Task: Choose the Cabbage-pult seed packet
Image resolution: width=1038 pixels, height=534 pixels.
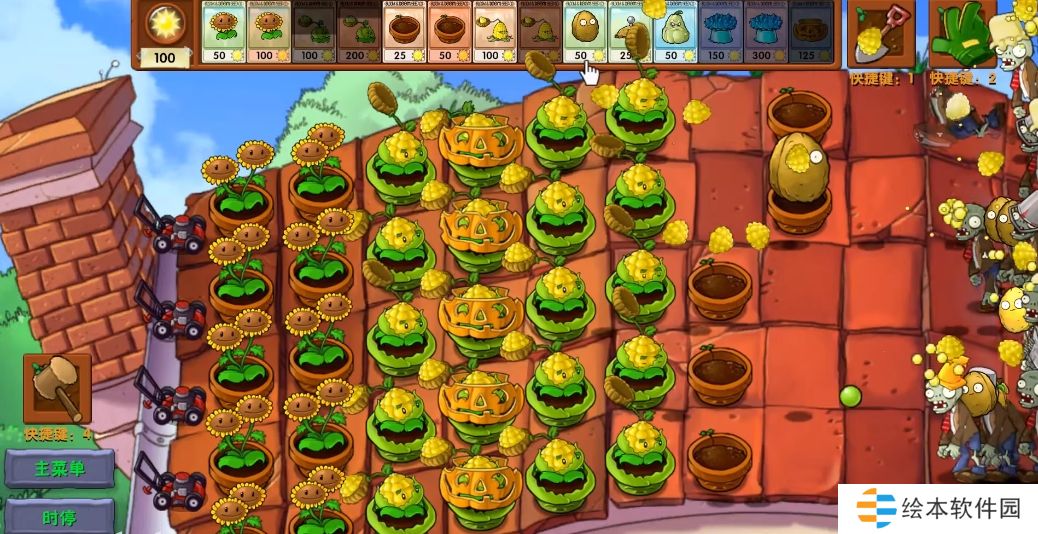Action: (313, 35)
